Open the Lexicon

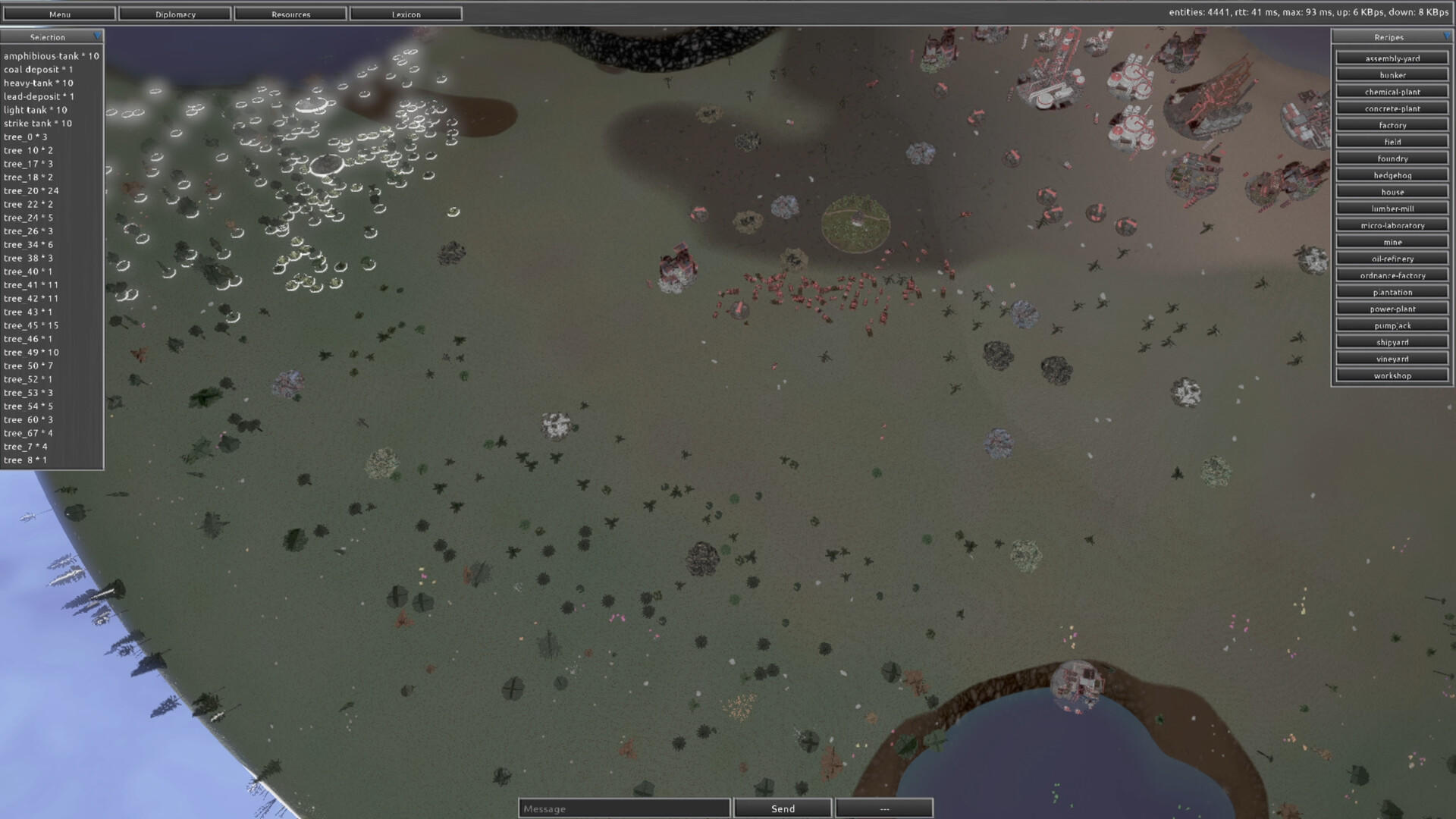pyautogui.click(x=406, y=14)
